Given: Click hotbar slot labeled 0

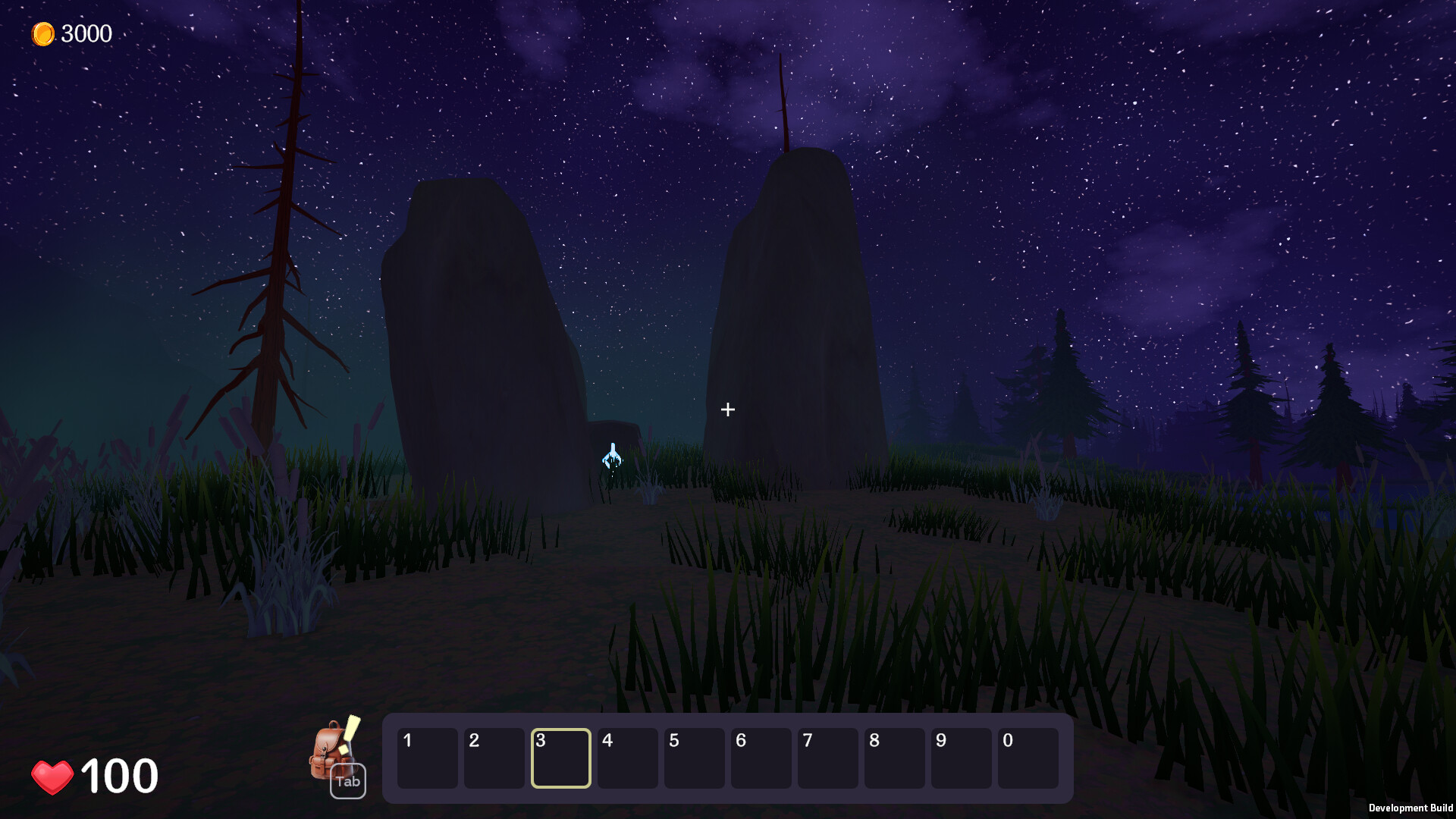Looking at the screenshot, I should [1028, 758].
